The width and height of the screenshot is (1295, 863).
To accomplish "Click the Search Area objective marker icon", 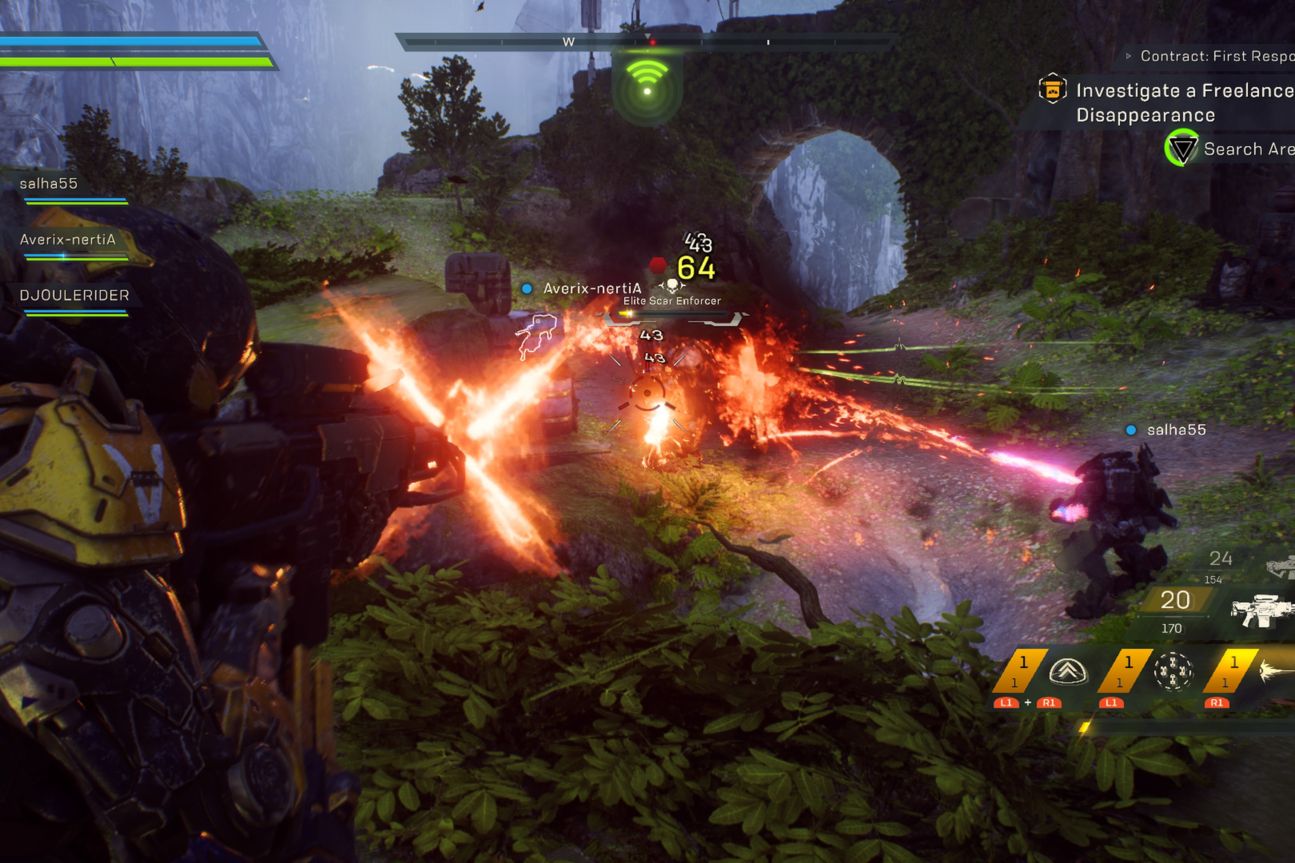I will [x=1182, y=149].
